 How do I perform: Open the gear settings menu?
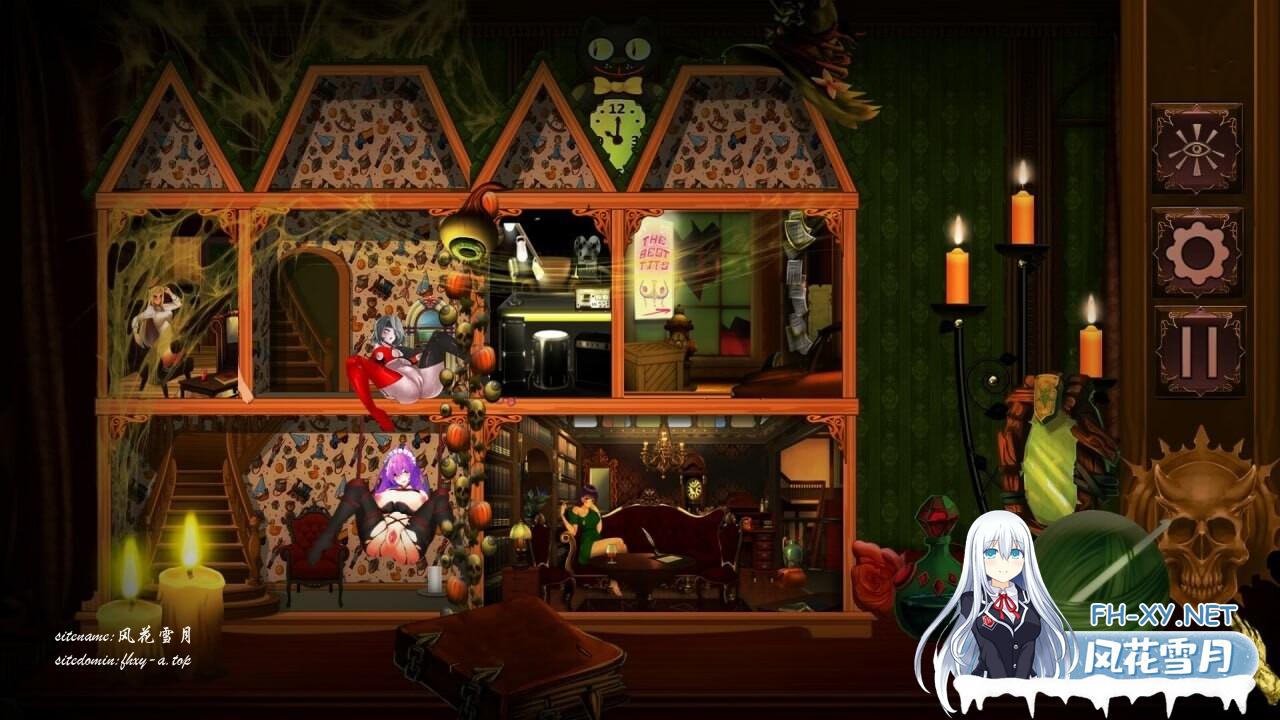coord(1197,252)
